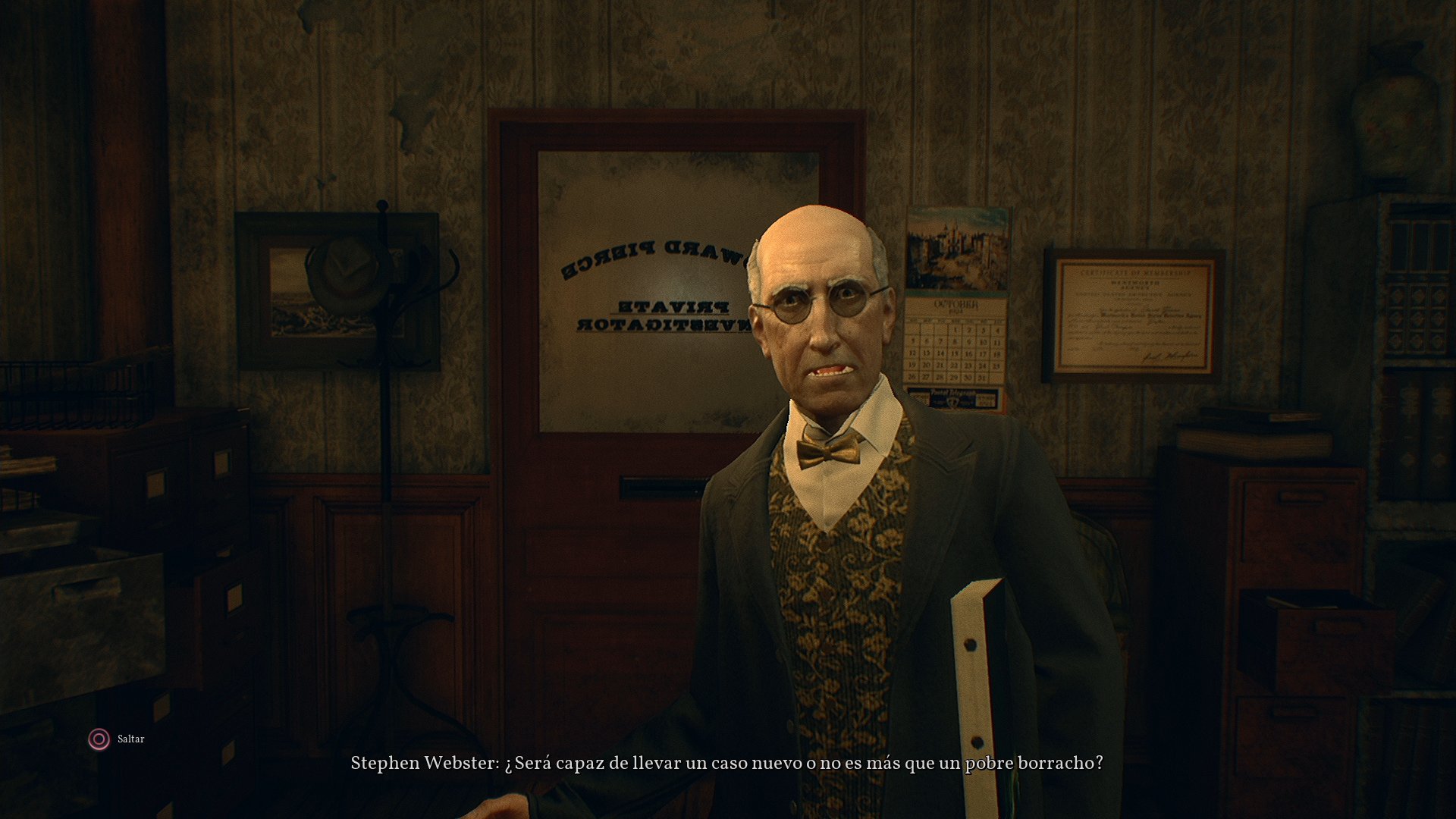Select the hat on the coat rack
1456x819 pixels.
pyautogui.click(x=345, y=274)
